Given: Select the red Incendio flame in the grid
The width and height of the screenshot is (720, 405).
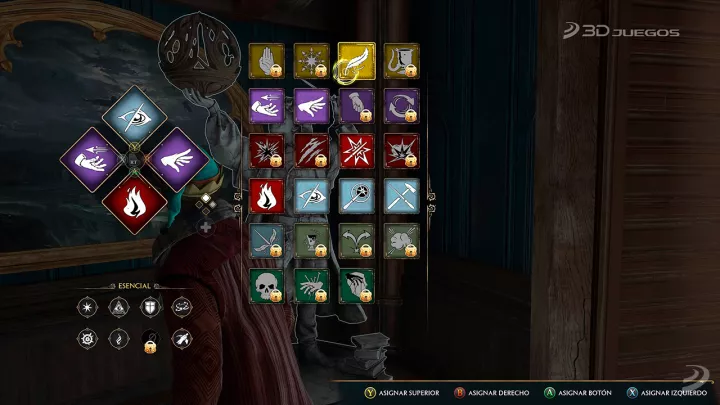Looking at the screenshot, I should pyautogui.click(x=267, y=194).
